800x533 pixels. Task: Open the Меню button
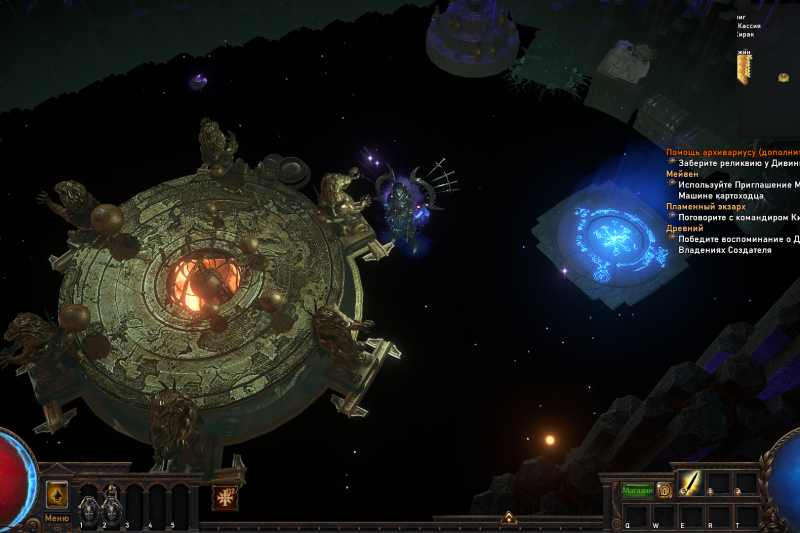pos(57,518)
